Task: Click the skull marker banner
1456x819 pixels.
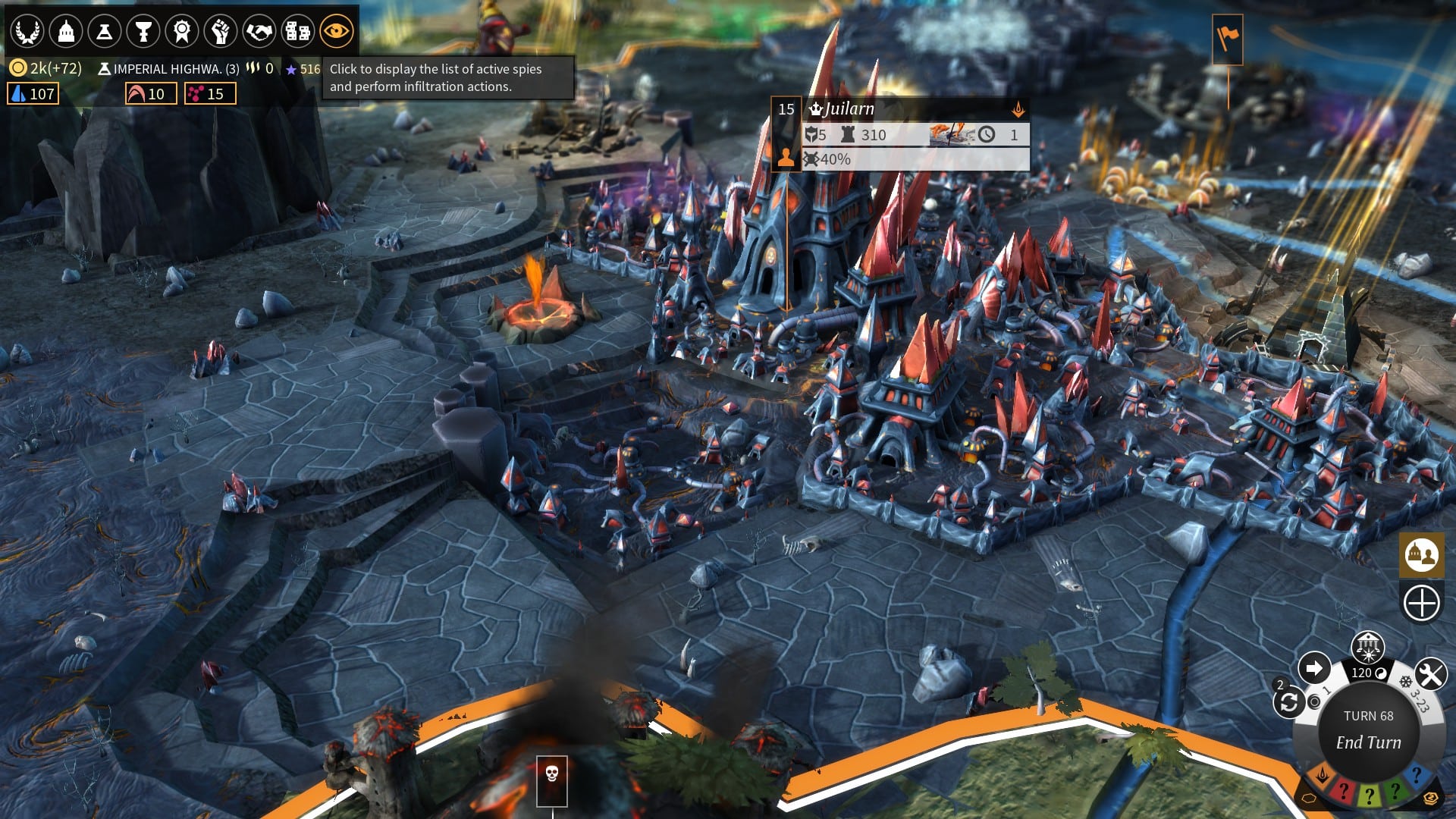Action: [x=552, y=777]
